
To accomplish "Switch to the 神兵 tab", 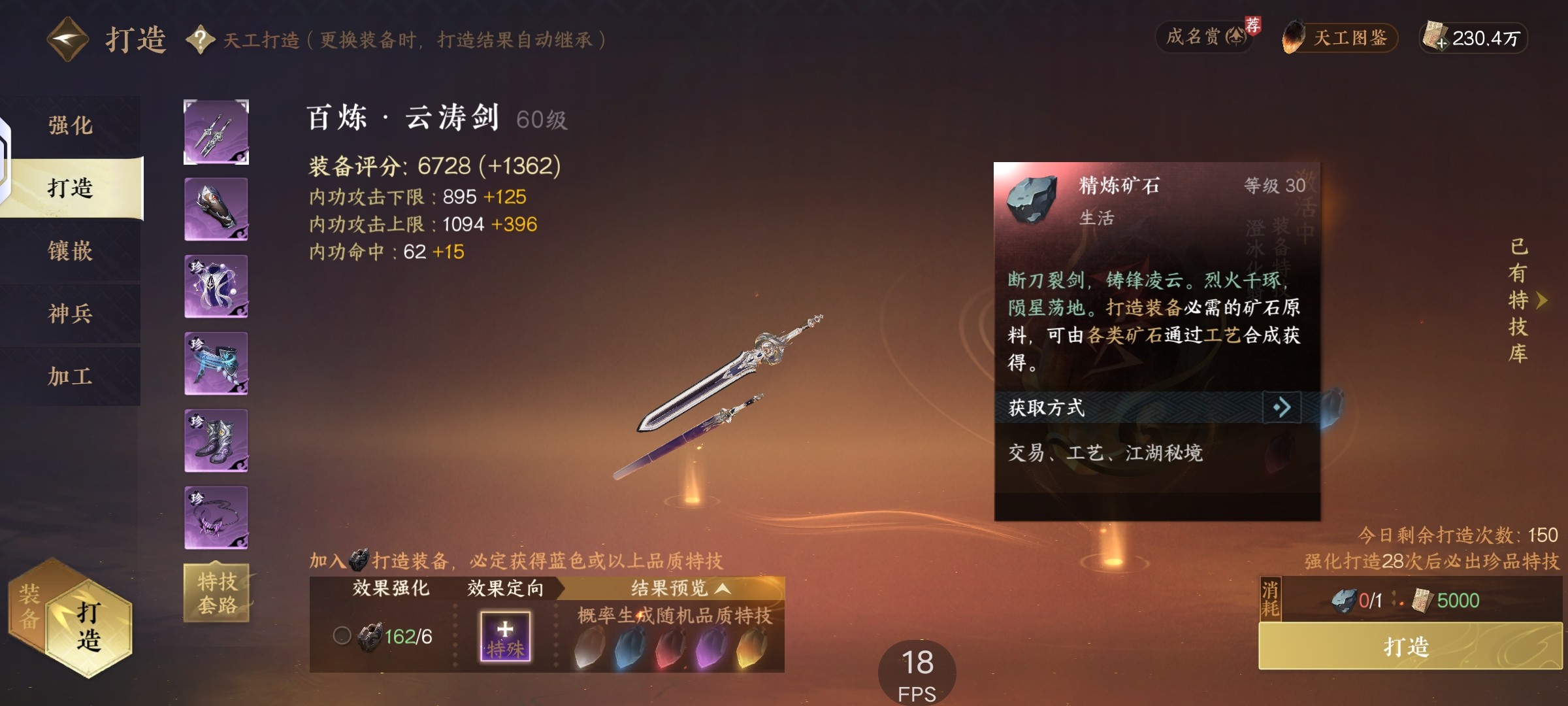I will pos(71,314).
